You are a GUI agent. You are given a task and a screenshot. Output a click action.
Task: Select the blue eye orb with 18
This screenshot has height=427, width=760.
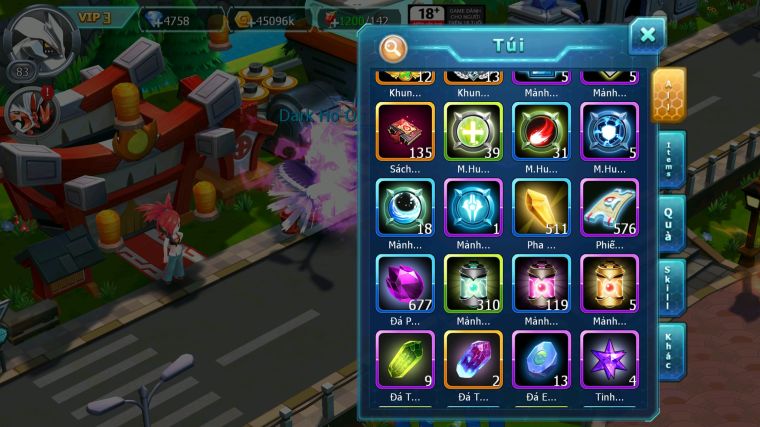click(405, 208)
